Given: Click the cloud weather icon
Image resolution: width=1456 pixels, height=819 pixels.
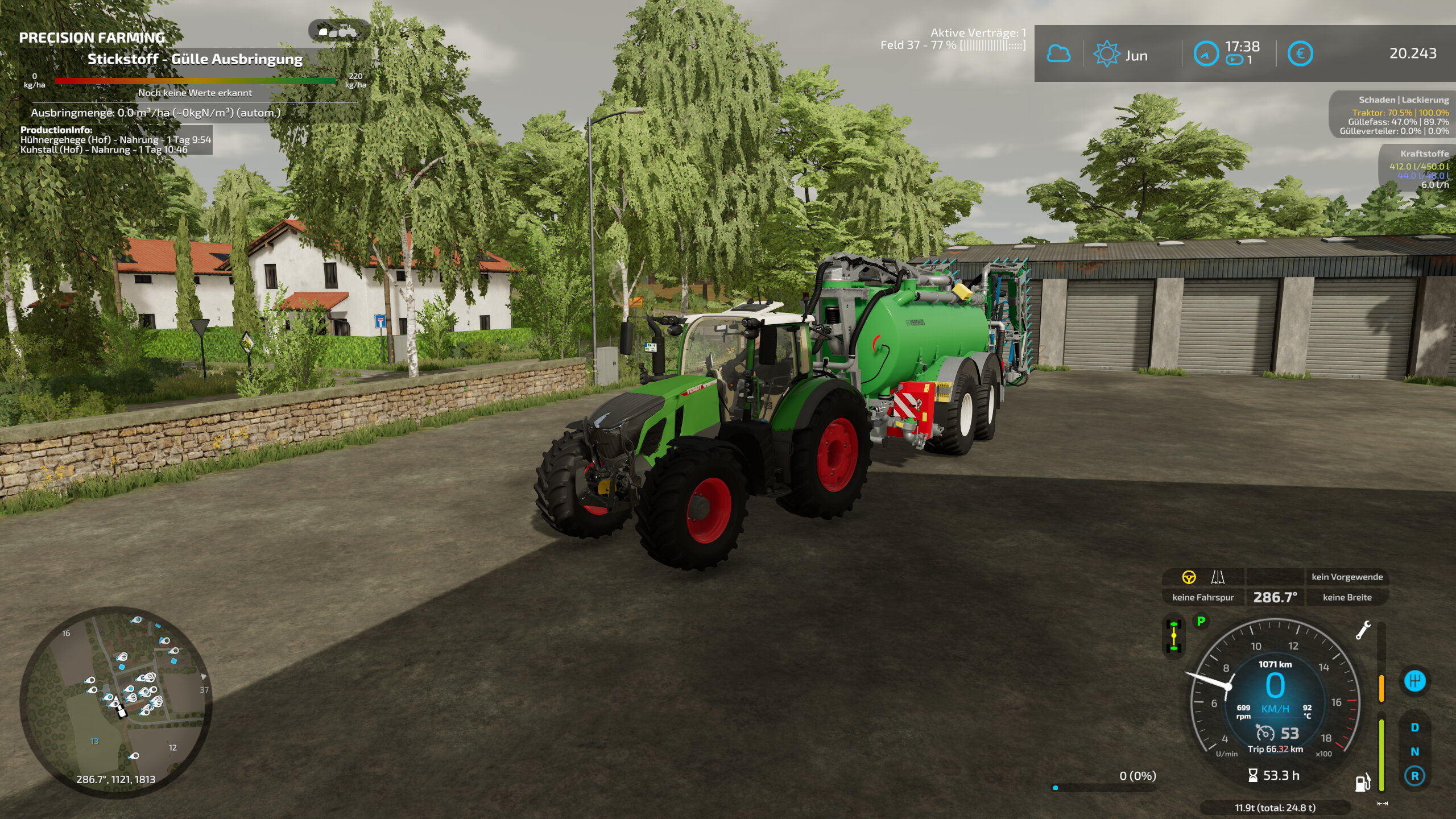Looking at the screenshot, I should (x=1058, y=54).
